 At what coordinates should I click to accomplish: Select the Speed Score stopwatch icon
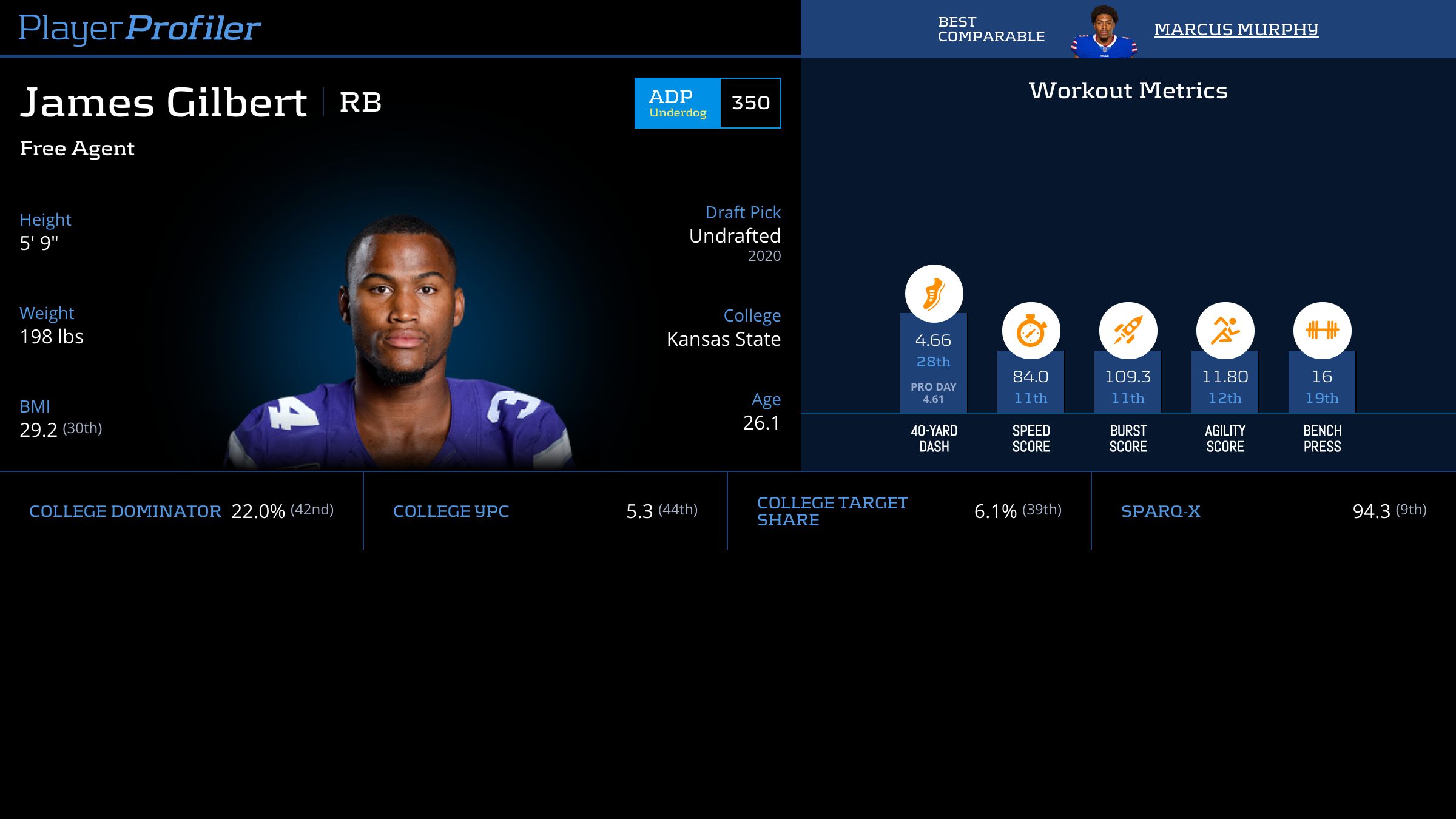point(1031,331)
